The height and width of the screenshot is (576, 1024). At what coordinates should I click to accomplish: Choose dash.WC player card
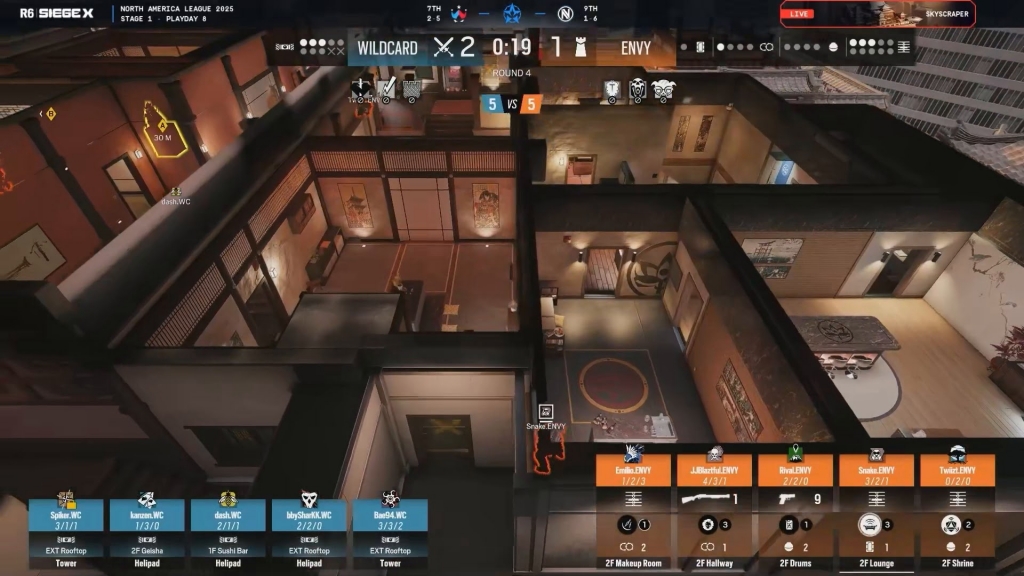click(228, 515)
